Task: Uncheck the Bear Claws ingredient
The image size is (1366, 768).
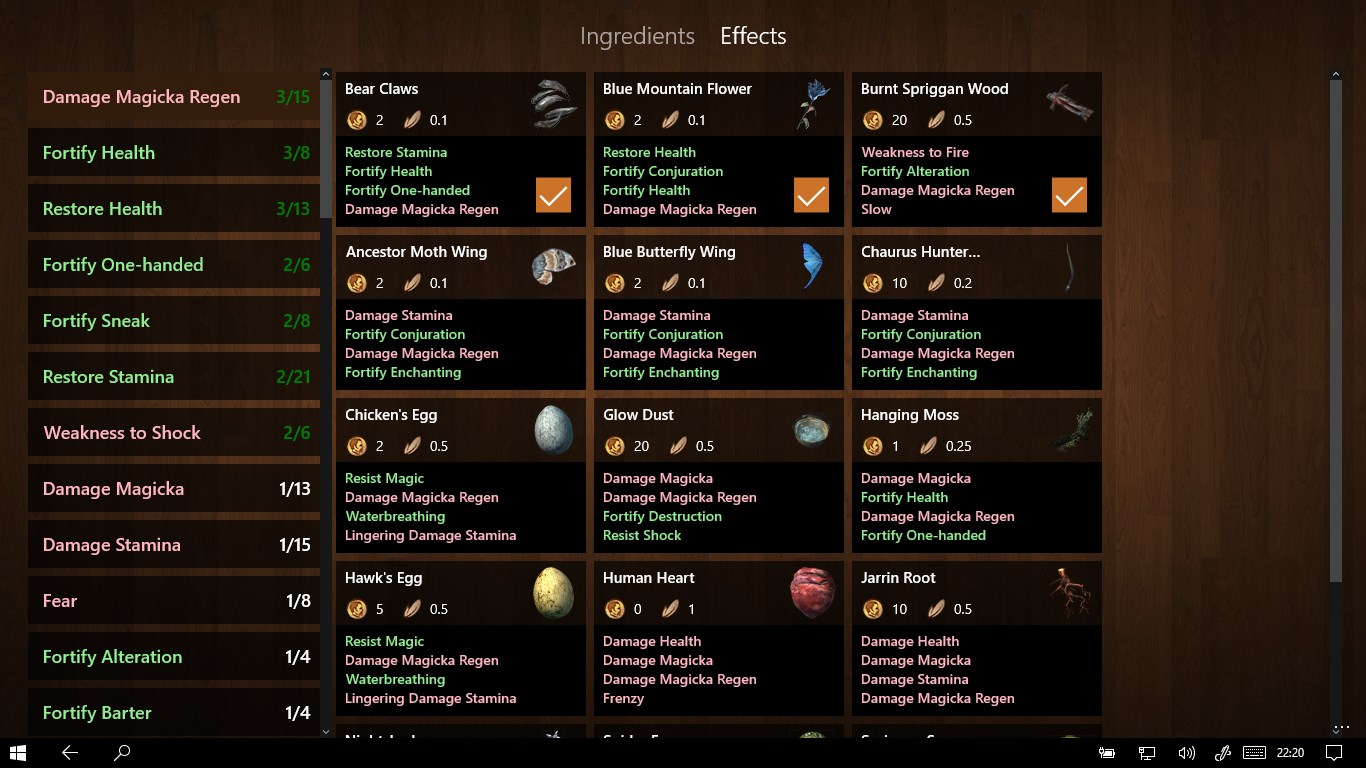Action: (553, 195)
